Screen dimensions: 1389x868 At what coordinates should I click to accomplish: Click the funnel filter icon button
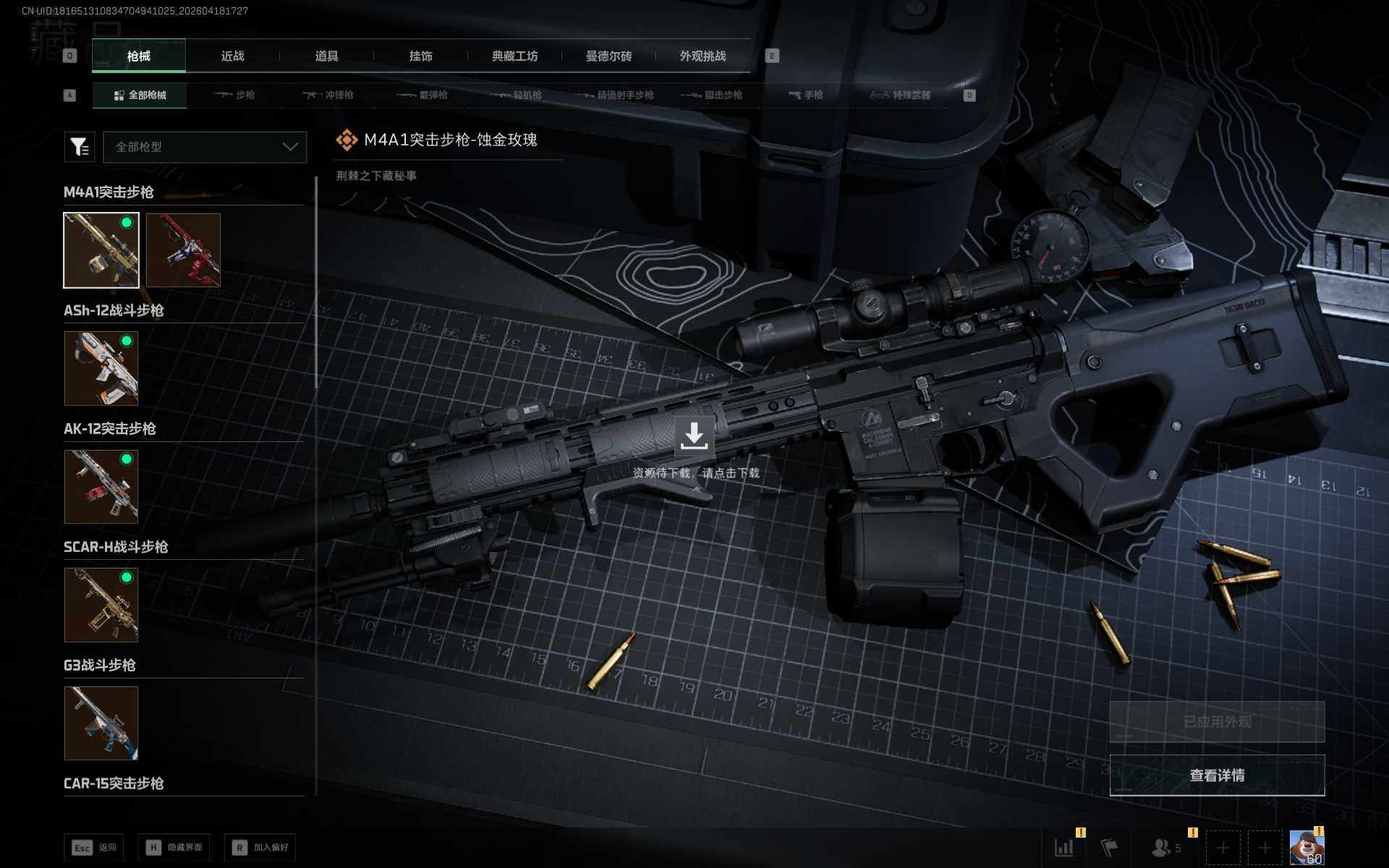pos(80,147)
